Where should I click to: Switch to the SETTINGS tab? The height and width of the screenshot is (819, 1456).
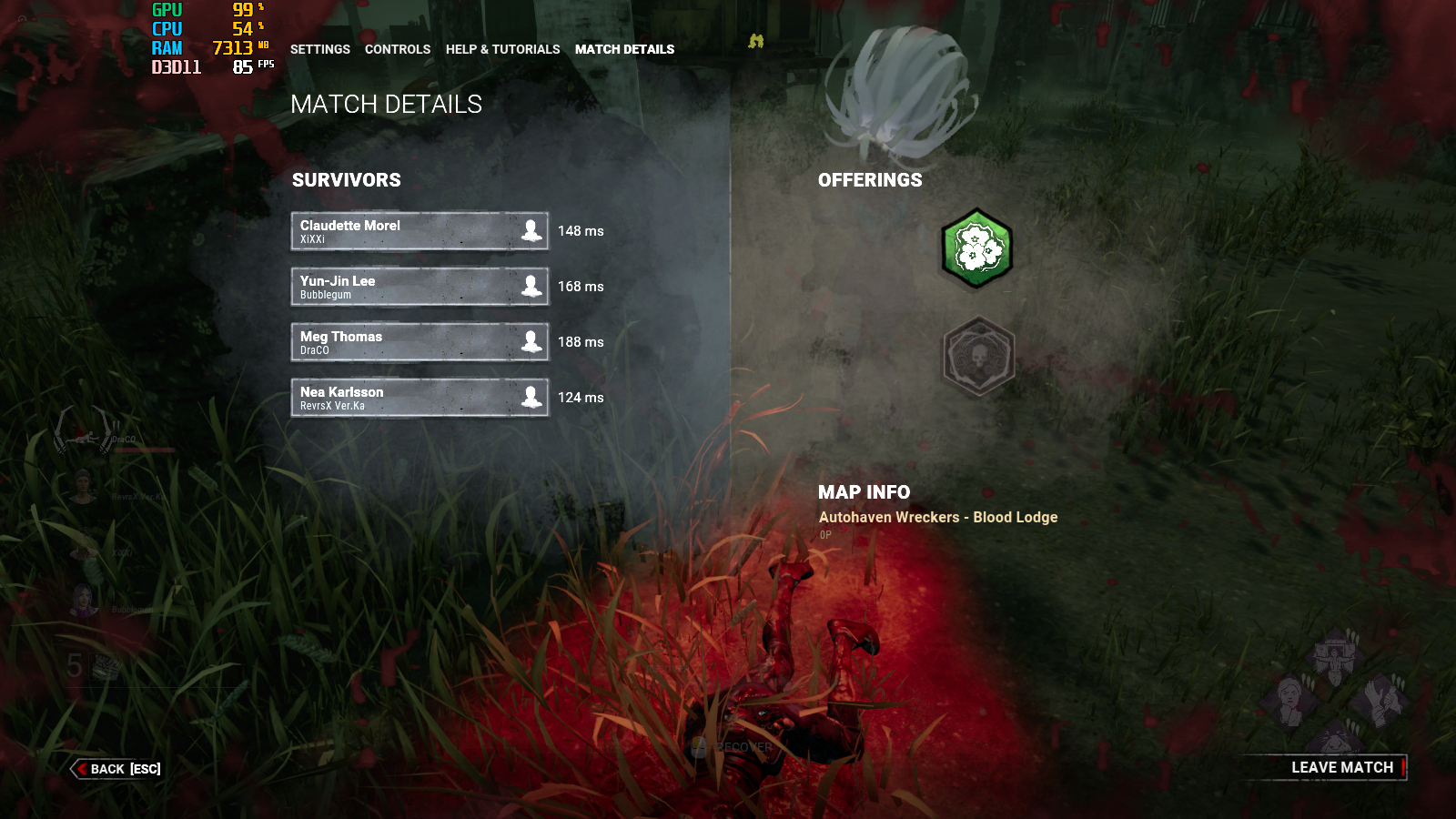pyautogui.click(x=319, y=49)
